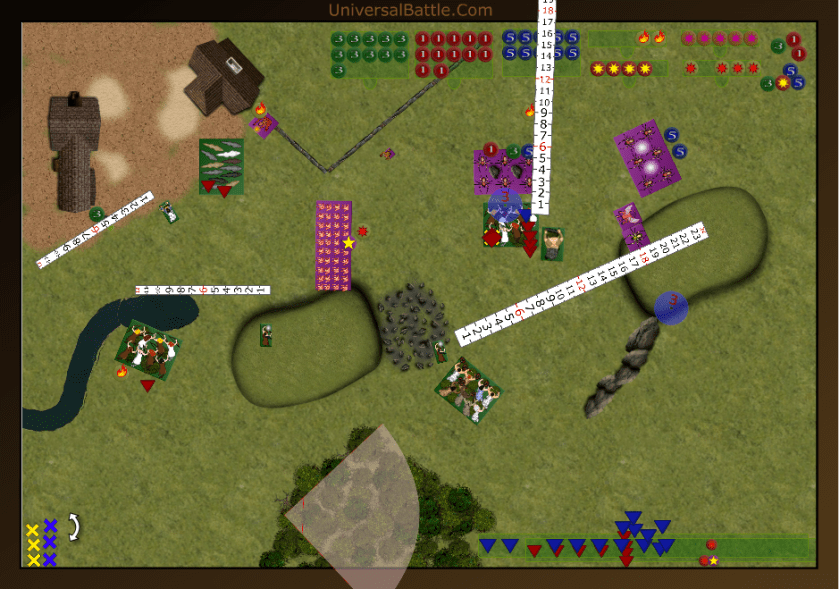Pick the yellow star token in bottom tray

[714, 561]
